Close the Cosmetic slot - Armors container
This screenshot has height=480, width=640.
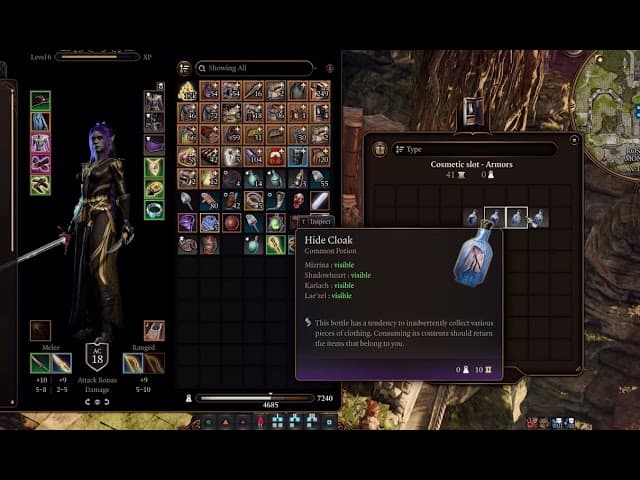pos(574,141)
